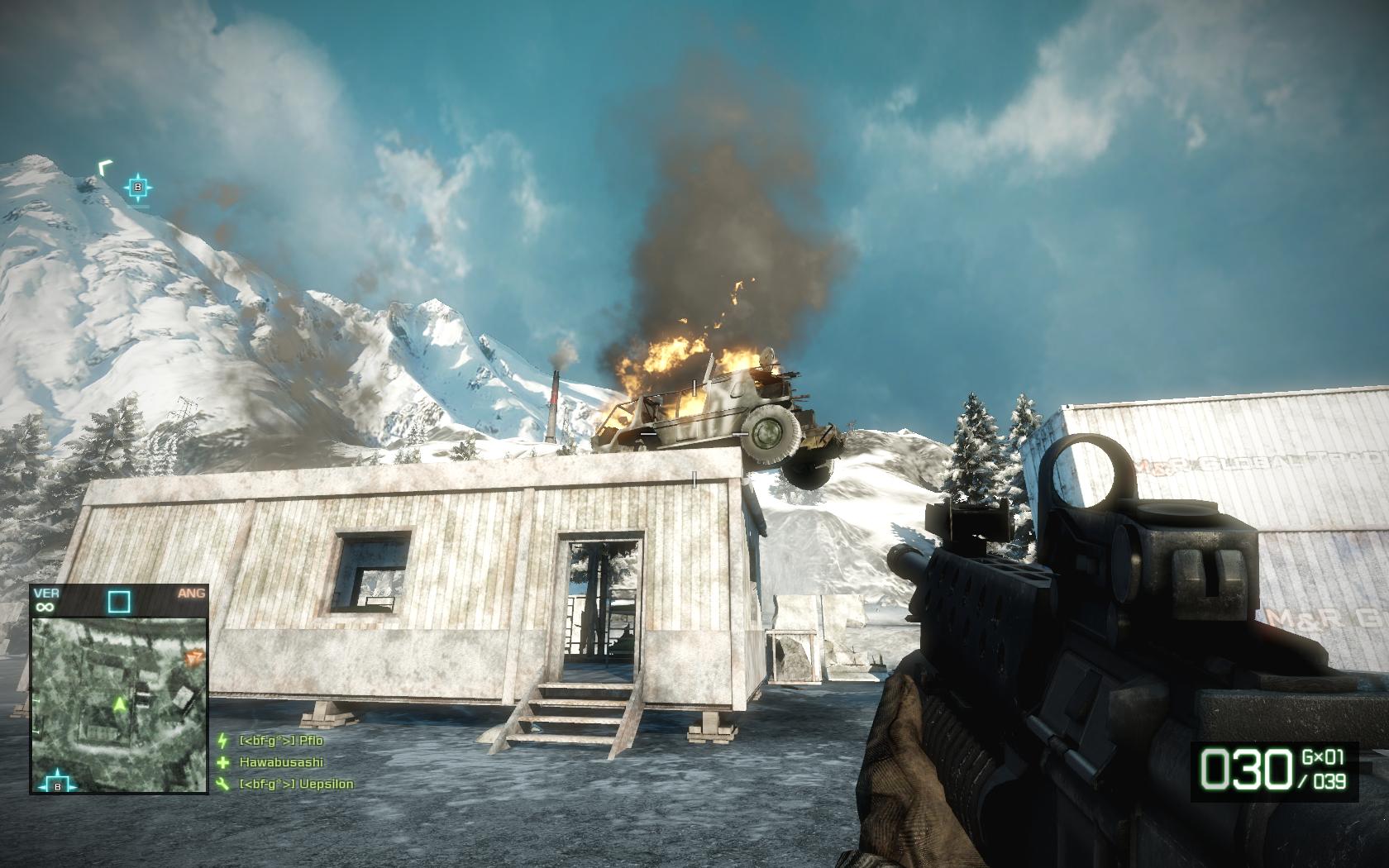The width and height of the screenshot is (1389, 868).
Task: Select the orange enemy marker on the minimap
Action: [194, 657]
